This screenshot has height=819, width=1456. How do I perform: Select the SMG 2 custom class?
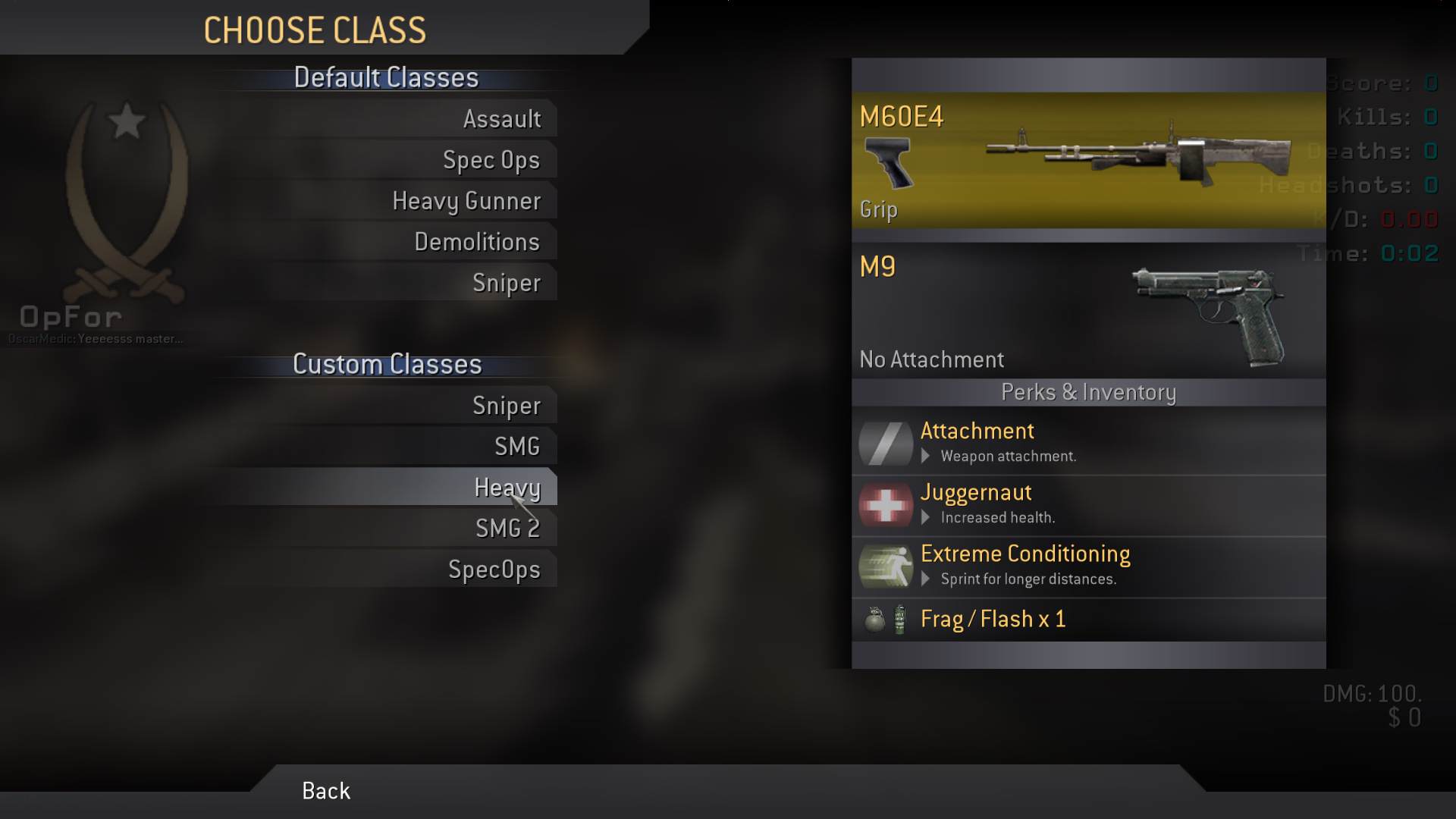507,529
